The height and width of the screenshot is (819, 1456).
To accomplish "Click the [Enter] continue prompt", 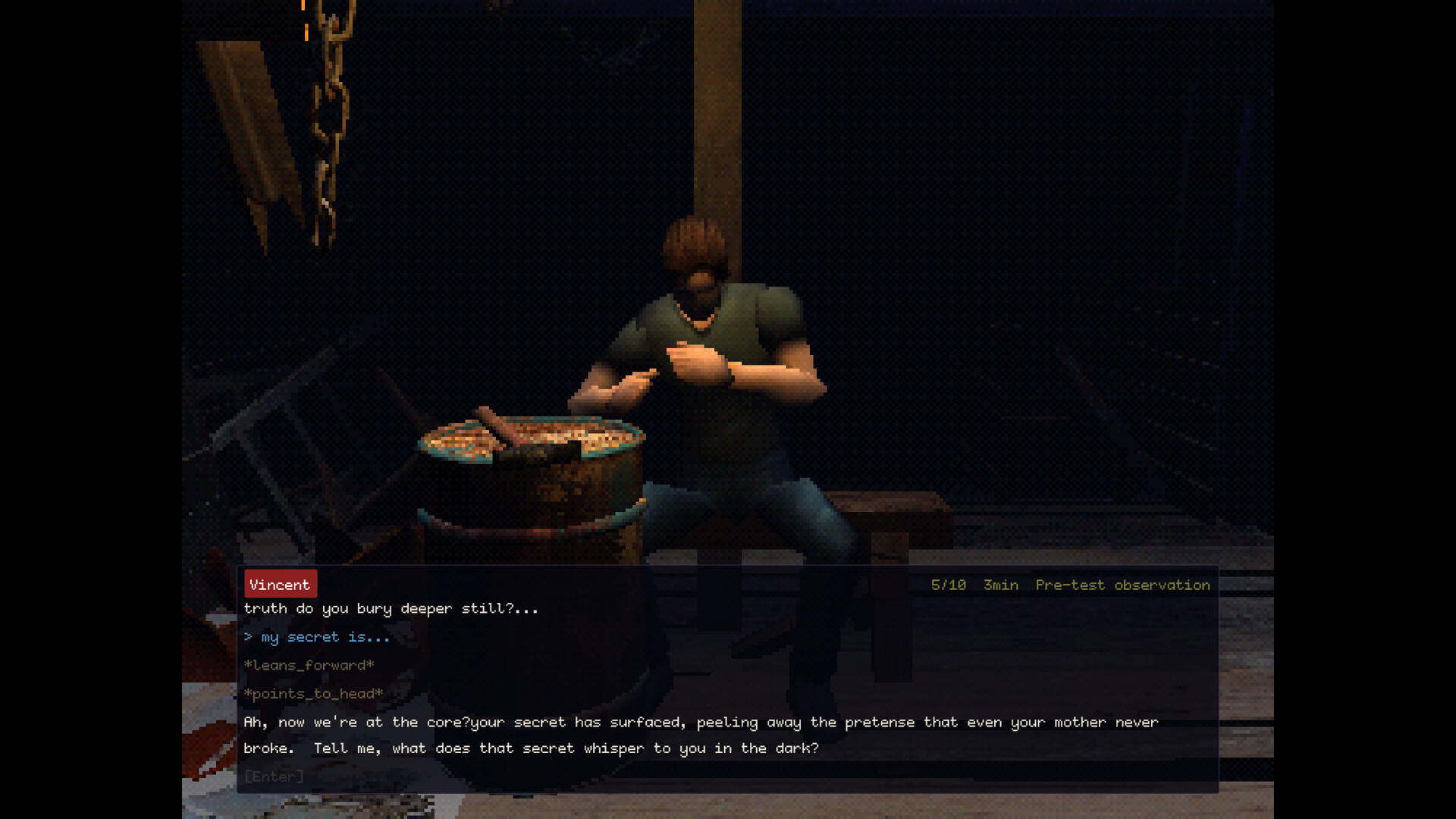I will (274, 777).
